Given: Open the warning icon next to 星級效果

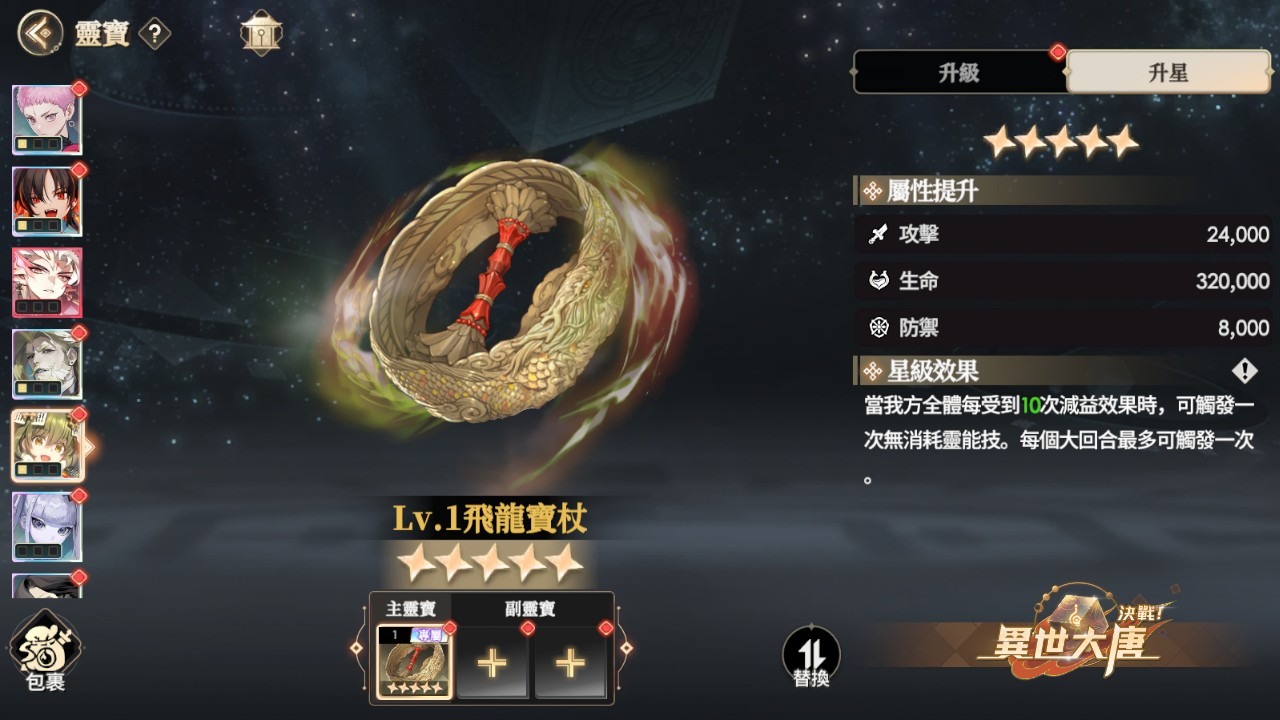Looking at the screenshot, I should tap(1243, 371).
